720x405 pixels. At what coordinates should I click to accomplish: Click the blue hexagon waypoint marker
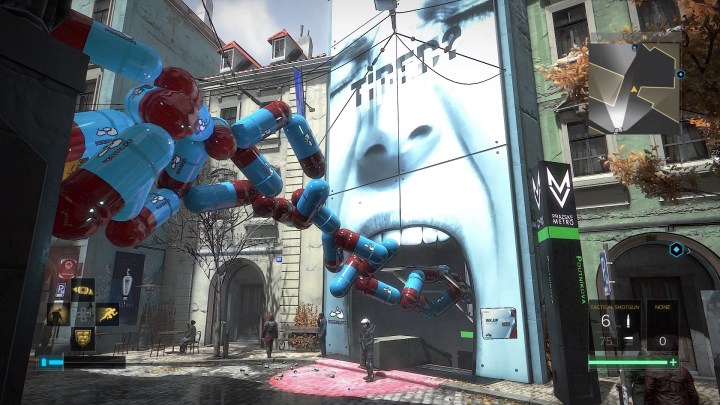pyautogui.click(x=677, y=249)
